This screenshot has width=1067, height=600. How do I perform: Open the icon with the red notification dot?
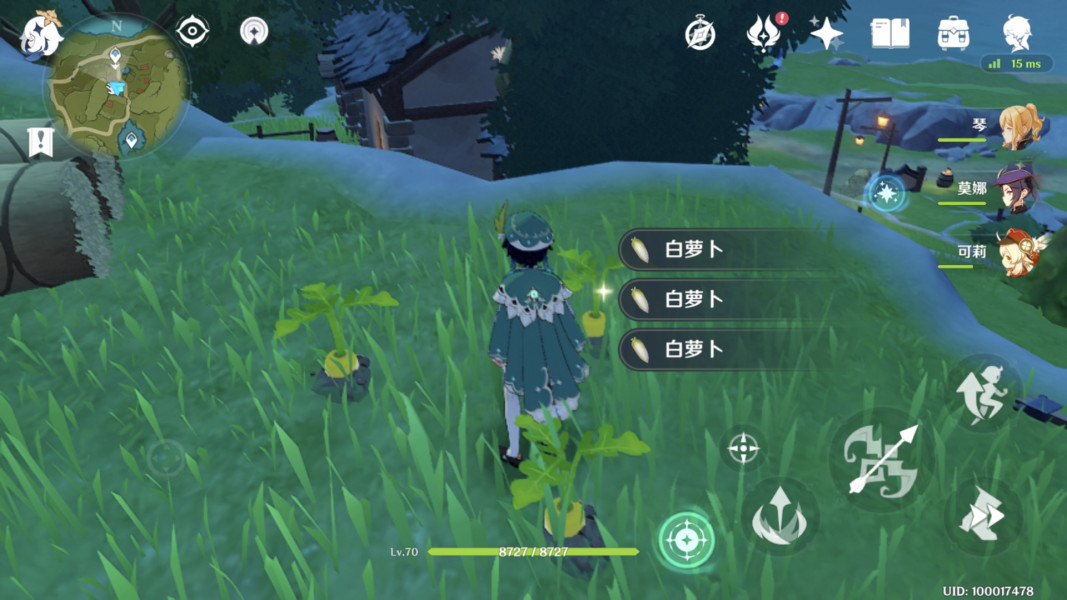coord(763,34)
